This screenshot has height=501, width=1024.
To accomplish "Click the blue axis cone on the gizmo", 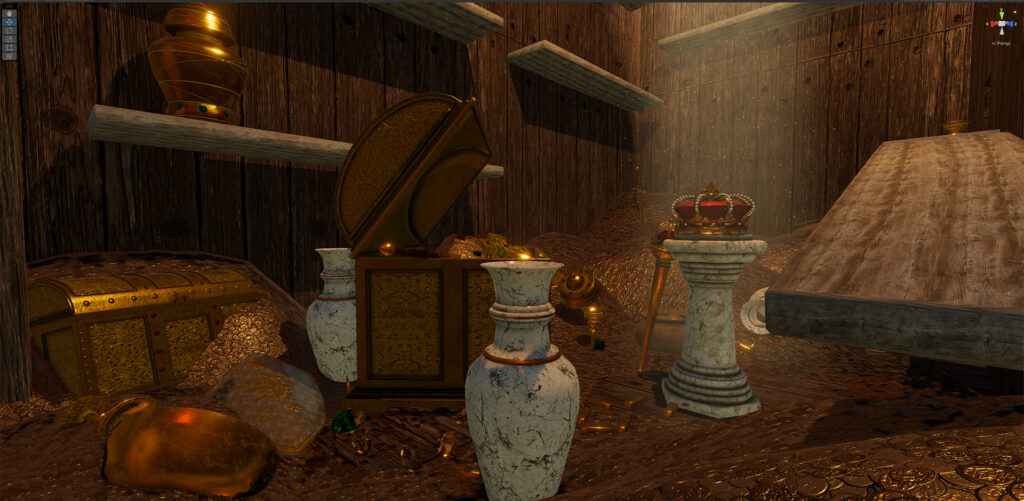I will click(1010, 24).
